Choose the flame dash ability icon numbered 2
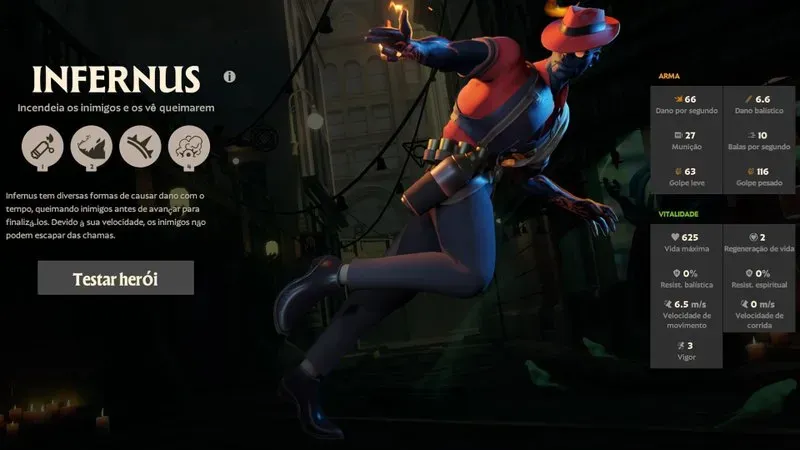800x450 pixels. pyautogui.click(x=91, y=147)
